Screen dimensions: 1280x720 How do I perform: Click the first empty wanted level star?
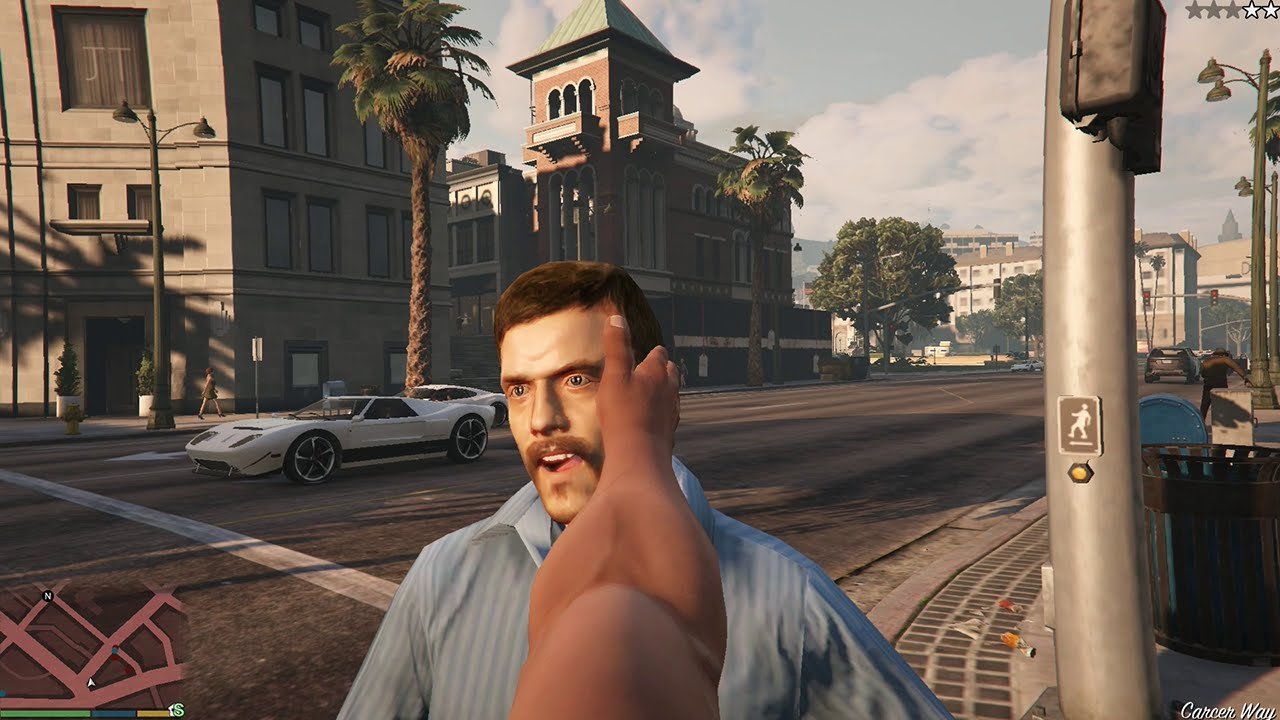(1251, 9)
